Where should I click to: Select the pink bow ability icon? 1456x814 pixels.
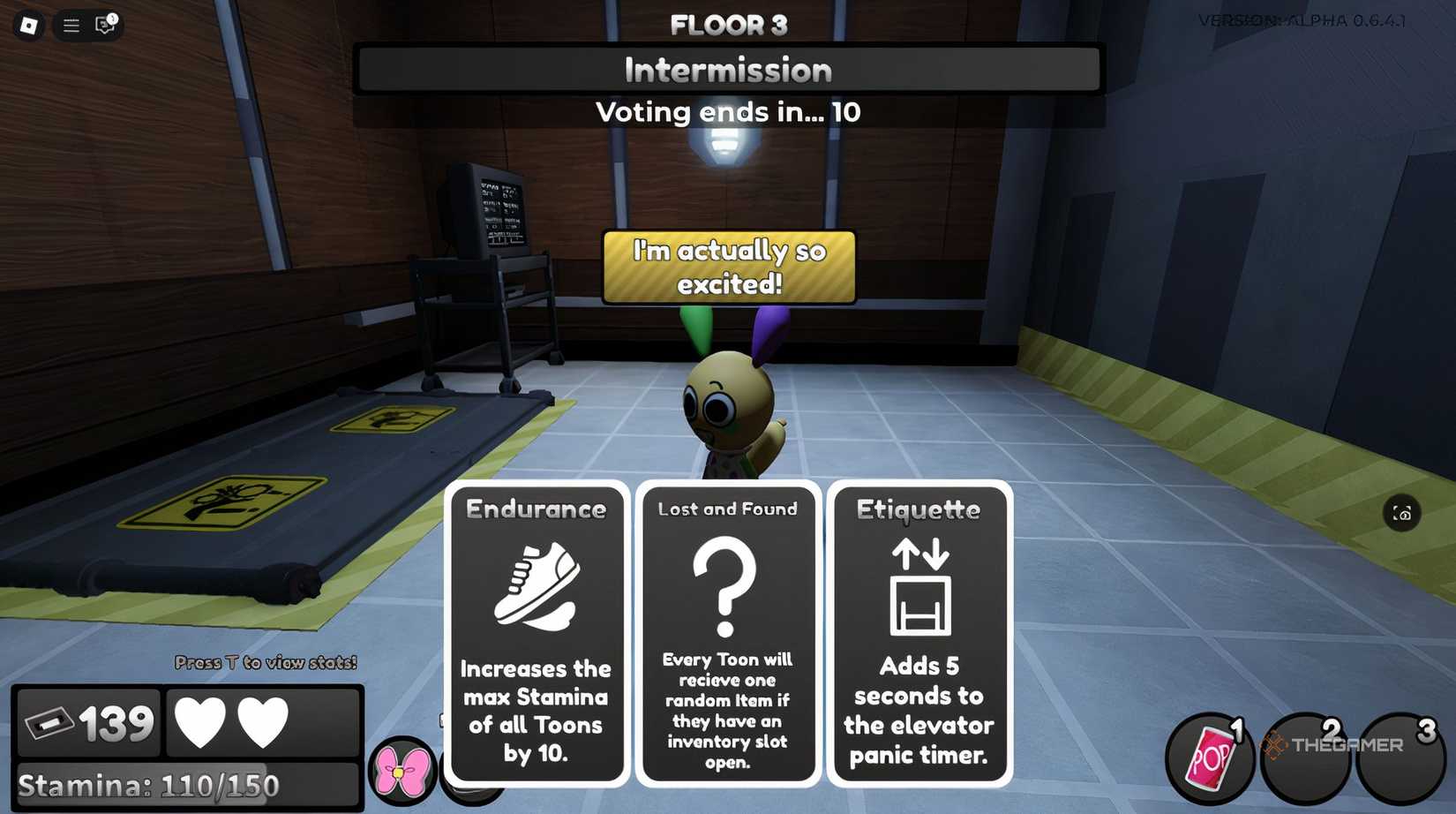(400, 771)
